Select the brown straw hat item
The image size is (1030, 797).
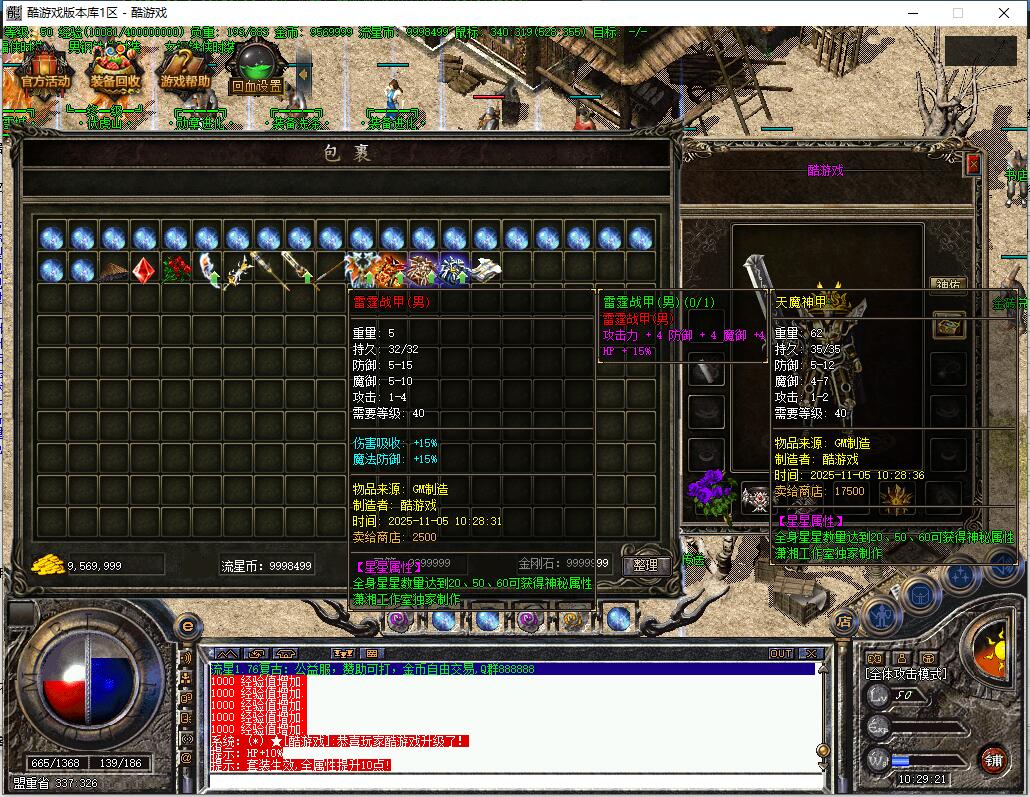point(114,270)
